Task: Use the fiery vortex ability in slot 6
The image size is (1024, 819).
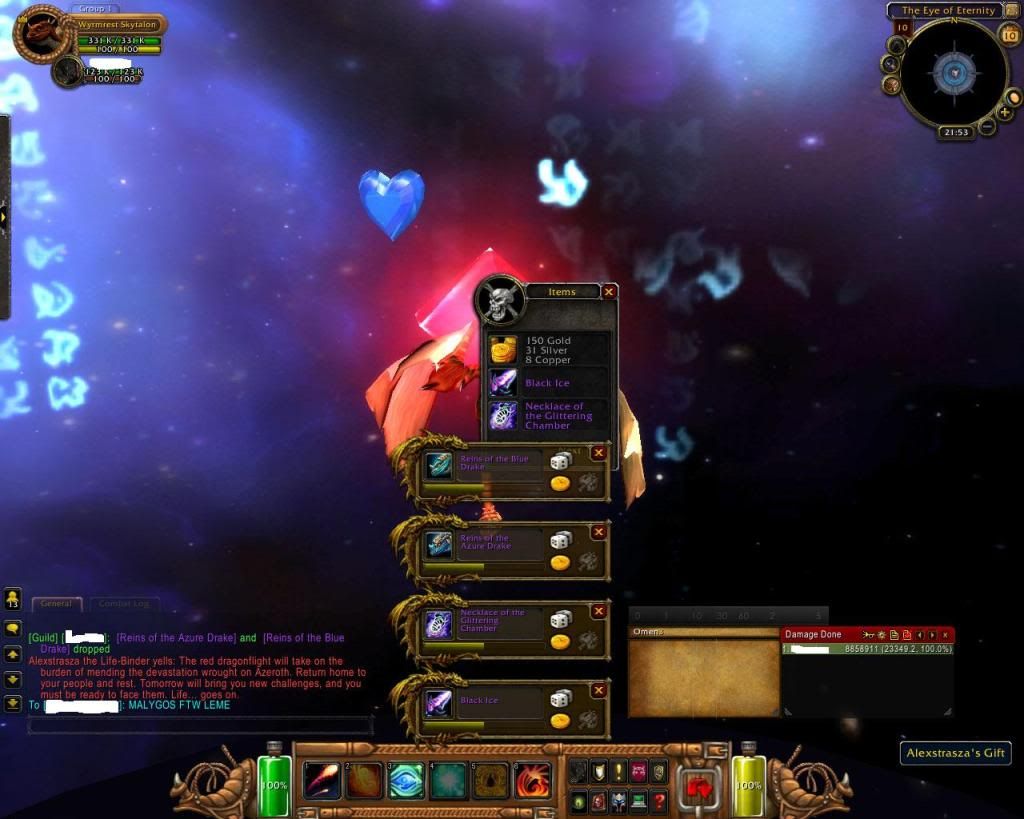Action: click(533, 780)
